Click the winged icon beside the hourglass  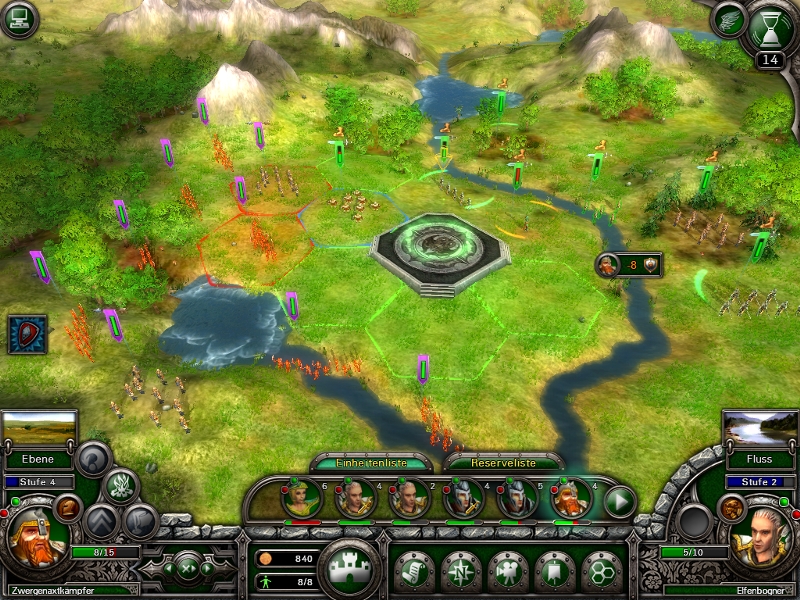(x=729, y=20)
